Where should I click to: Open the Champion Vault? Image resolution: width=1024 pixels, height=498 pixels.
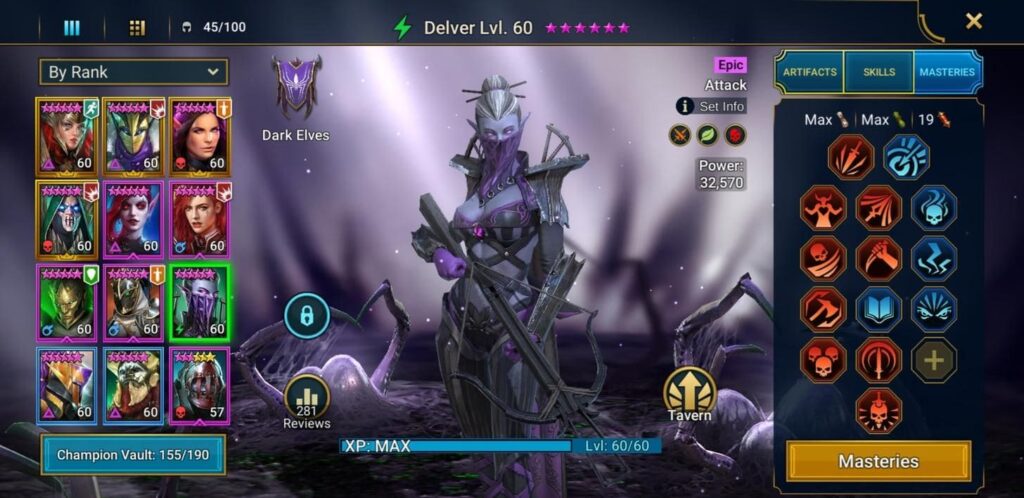pos(132,455)
